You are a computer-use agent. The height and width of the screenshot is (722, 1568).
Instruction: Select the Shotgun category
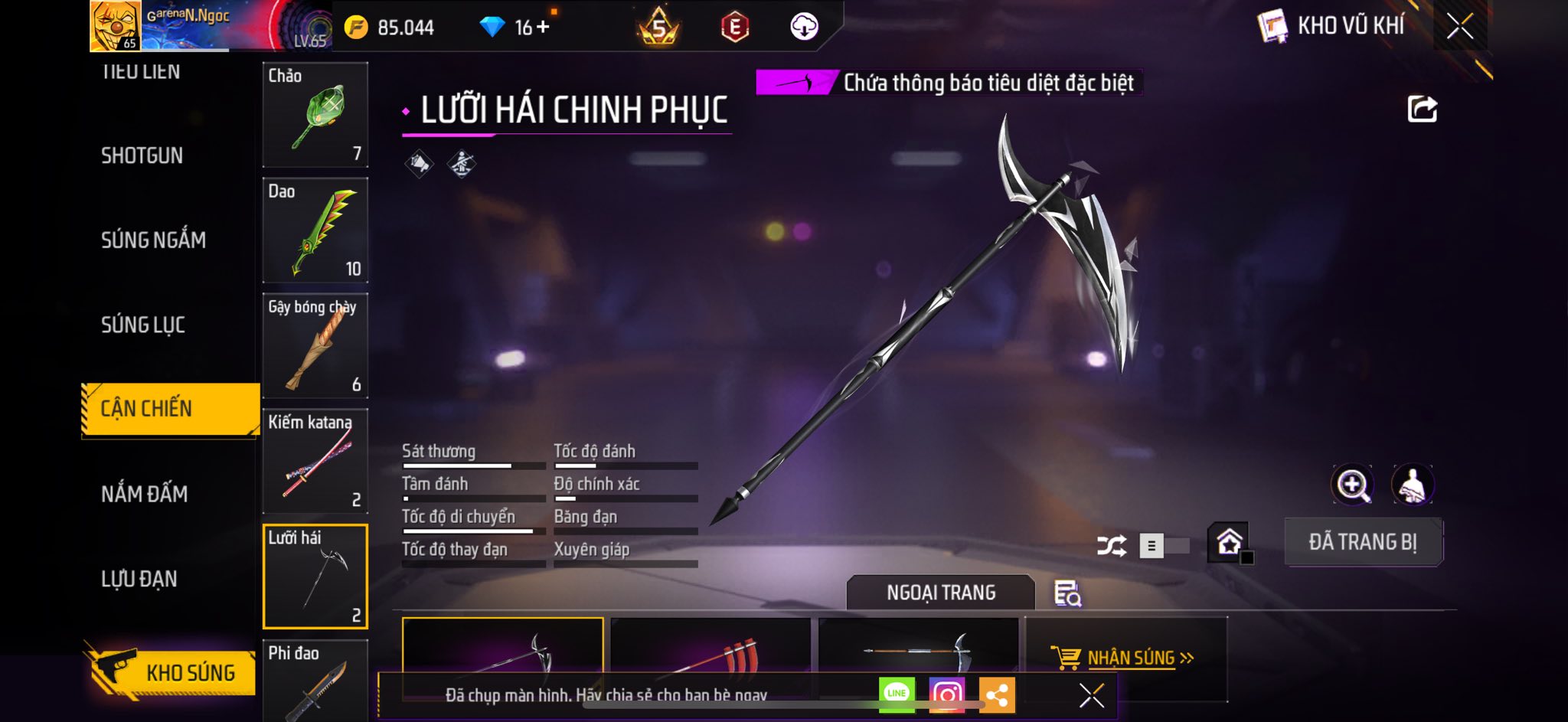click(142, 155)
